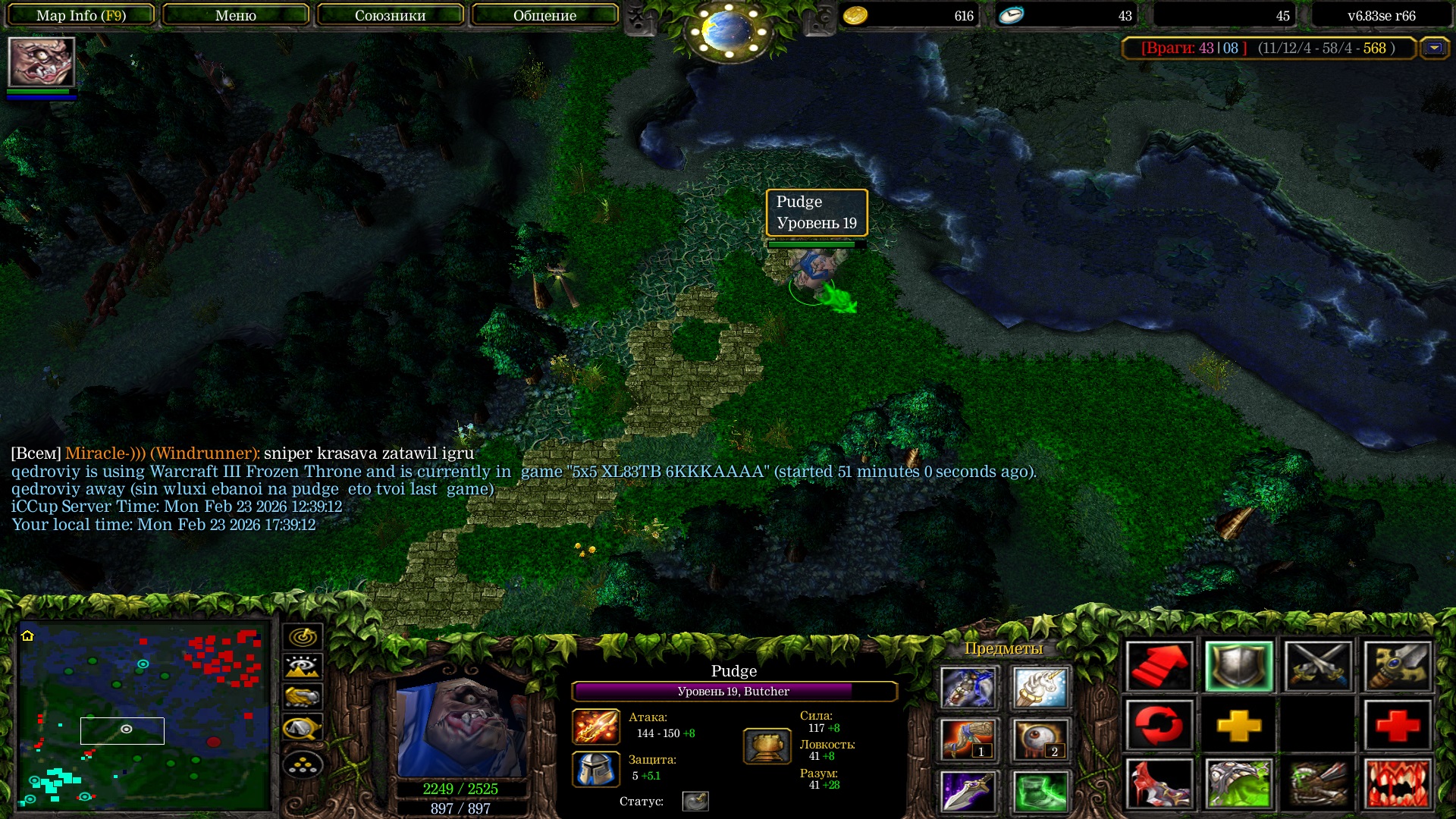Open hero abilities with the red cross
Viewport: 1456px width, 819px height.
1398,725
